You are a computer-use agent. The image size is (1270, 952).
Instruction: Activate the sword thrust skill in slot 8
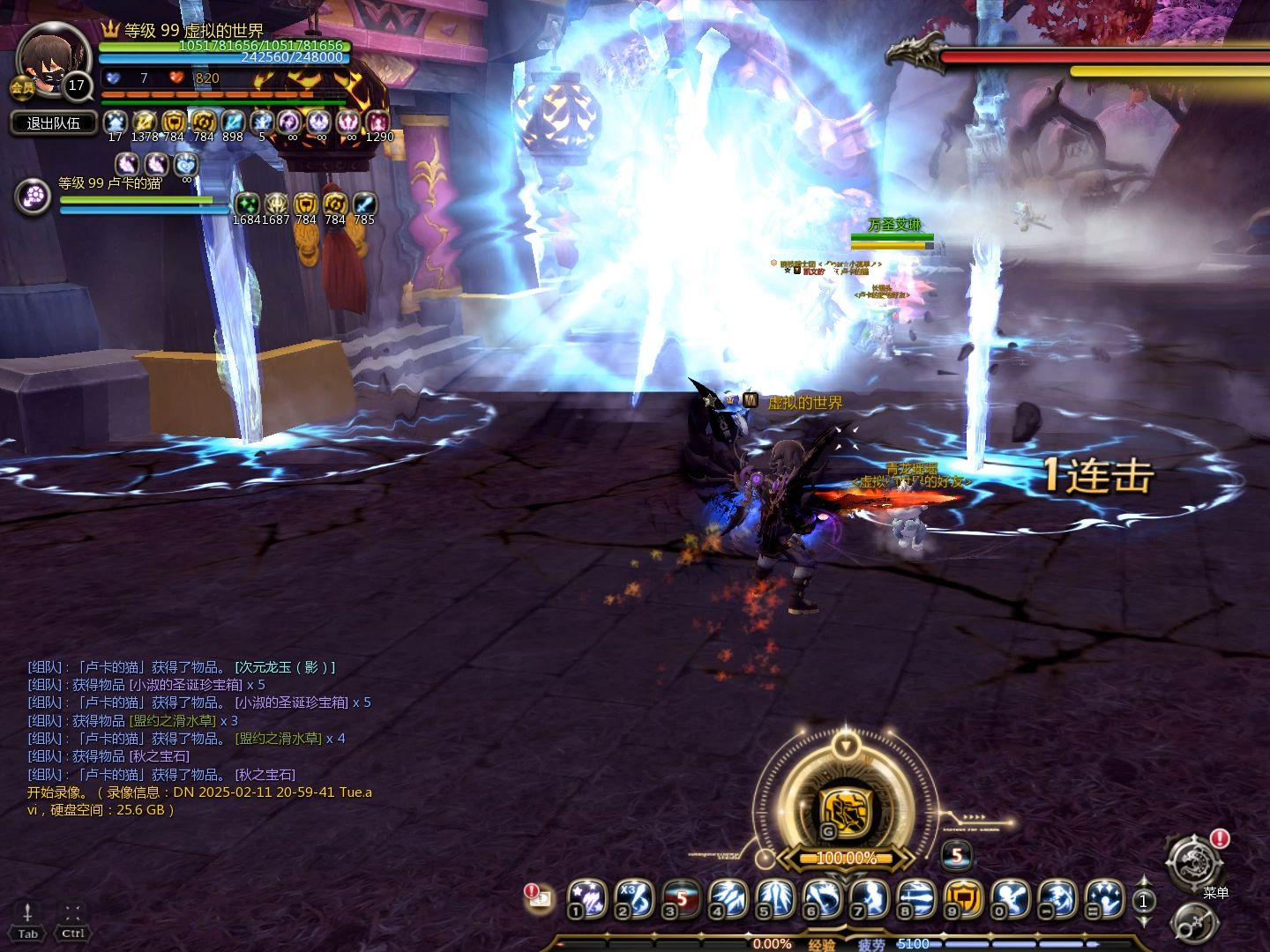click(917, 899)
